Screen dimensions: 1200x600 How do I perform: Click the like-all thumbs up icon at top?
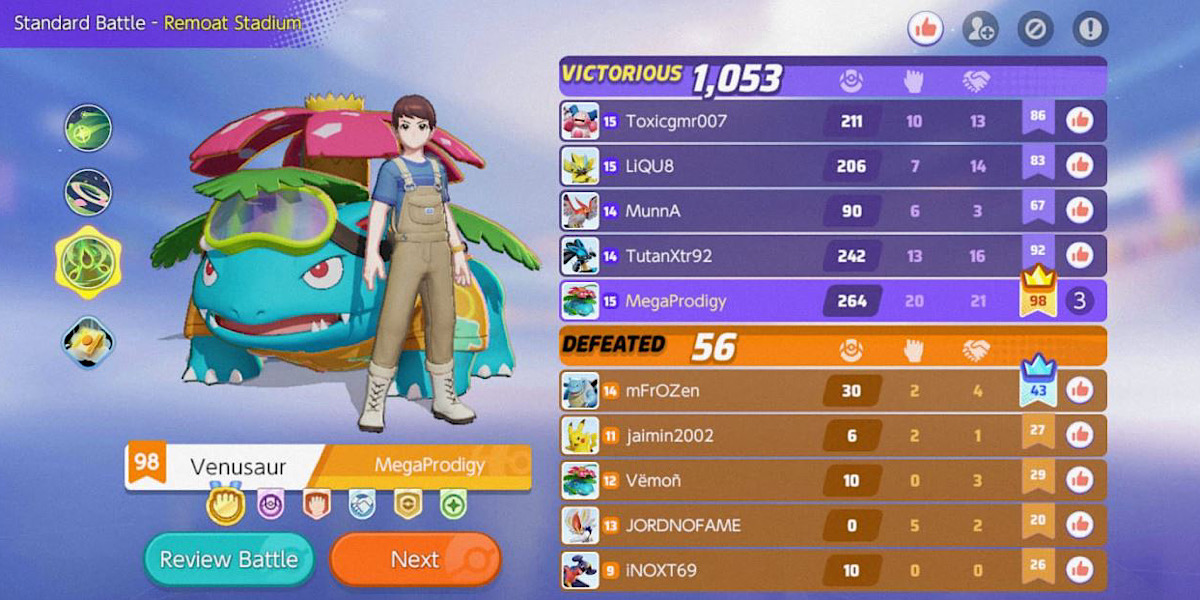[926, 29]
